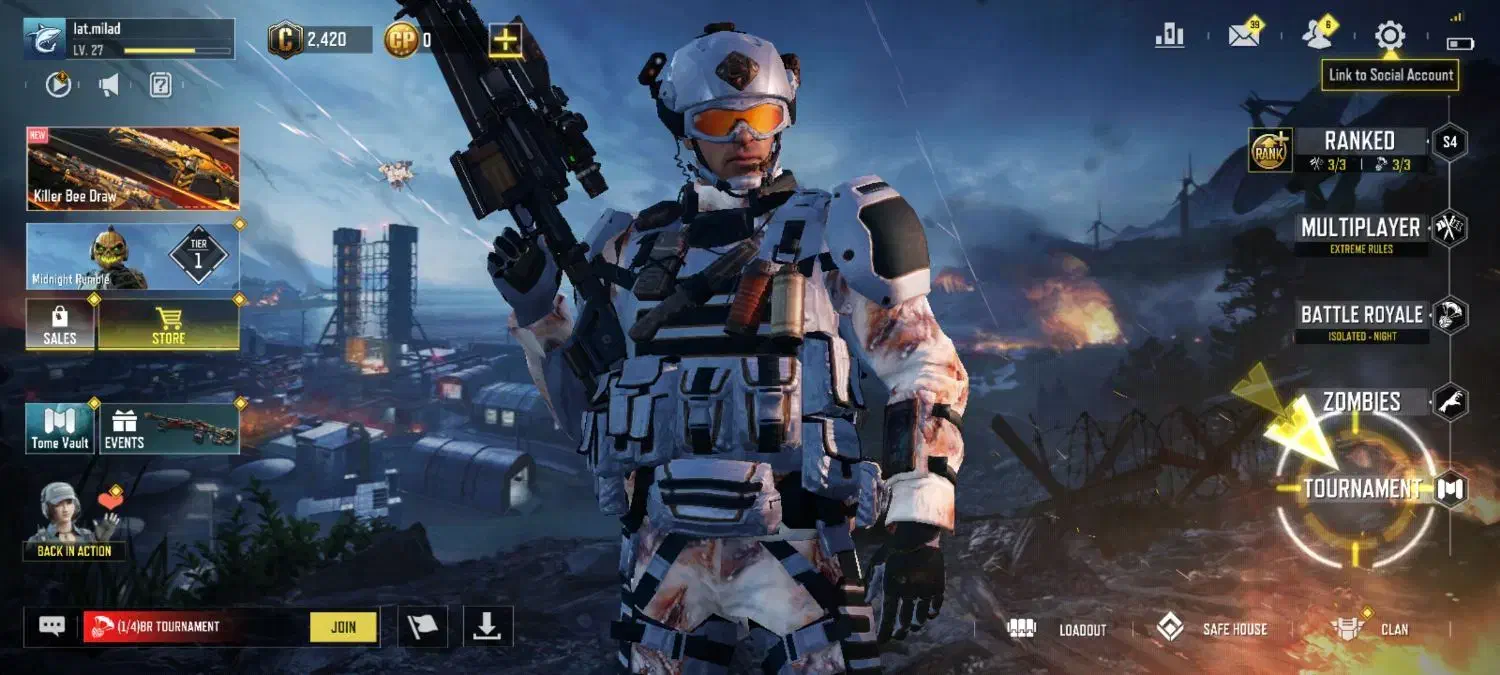Open the Ranked mode menu
The image size is (1500, 675).
1359,141
